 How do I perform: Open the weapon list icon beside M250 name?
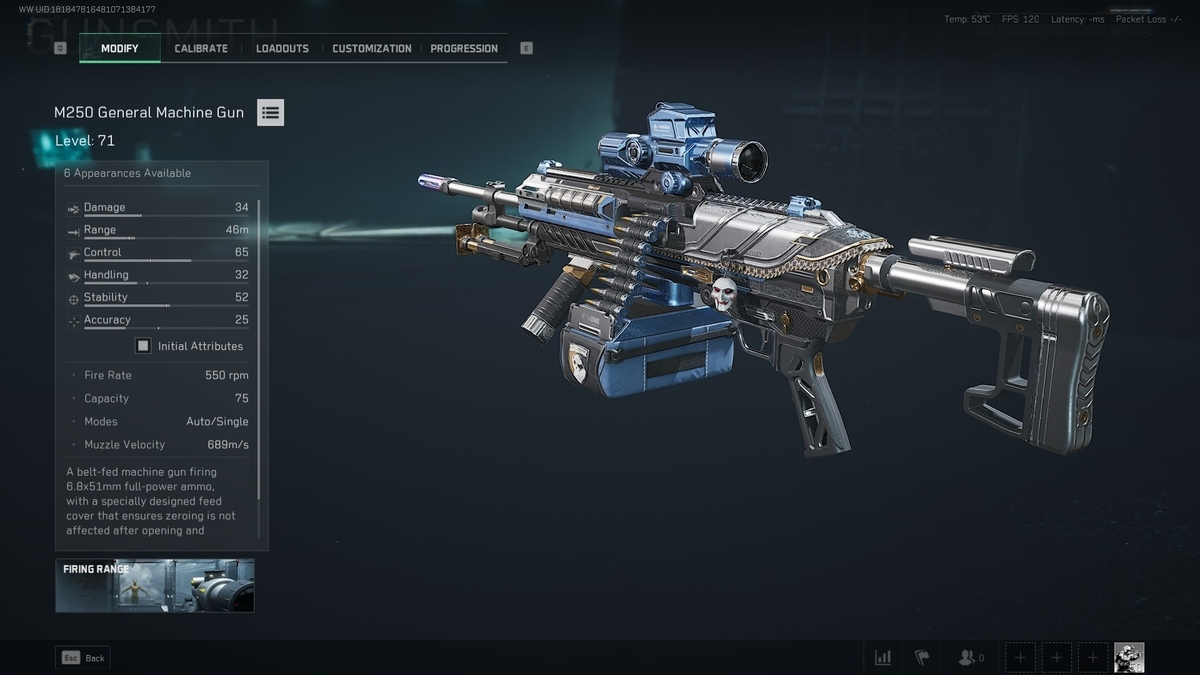[270, 113]
